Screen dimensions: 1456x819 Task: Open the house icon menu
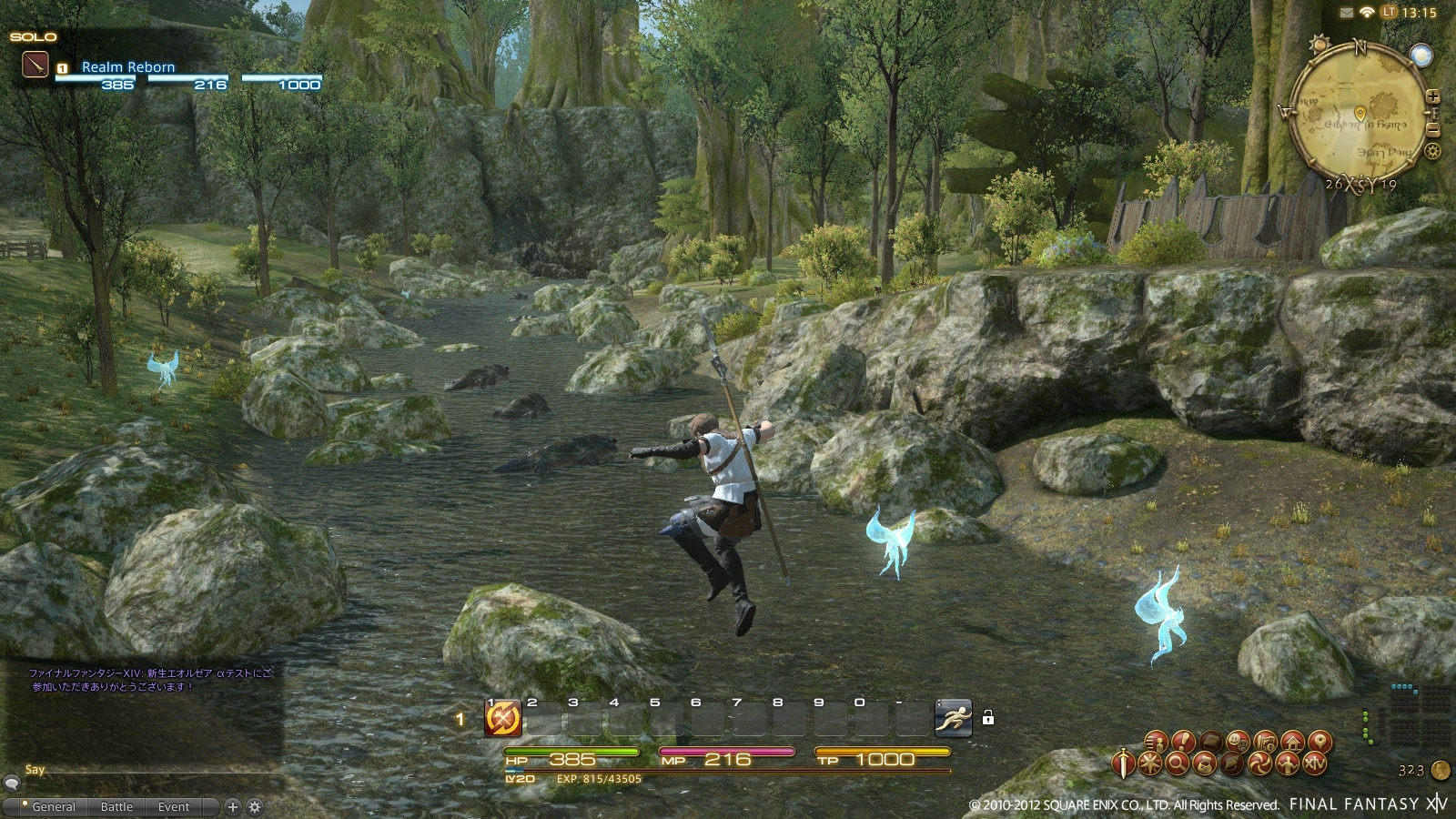(1292, 742)
